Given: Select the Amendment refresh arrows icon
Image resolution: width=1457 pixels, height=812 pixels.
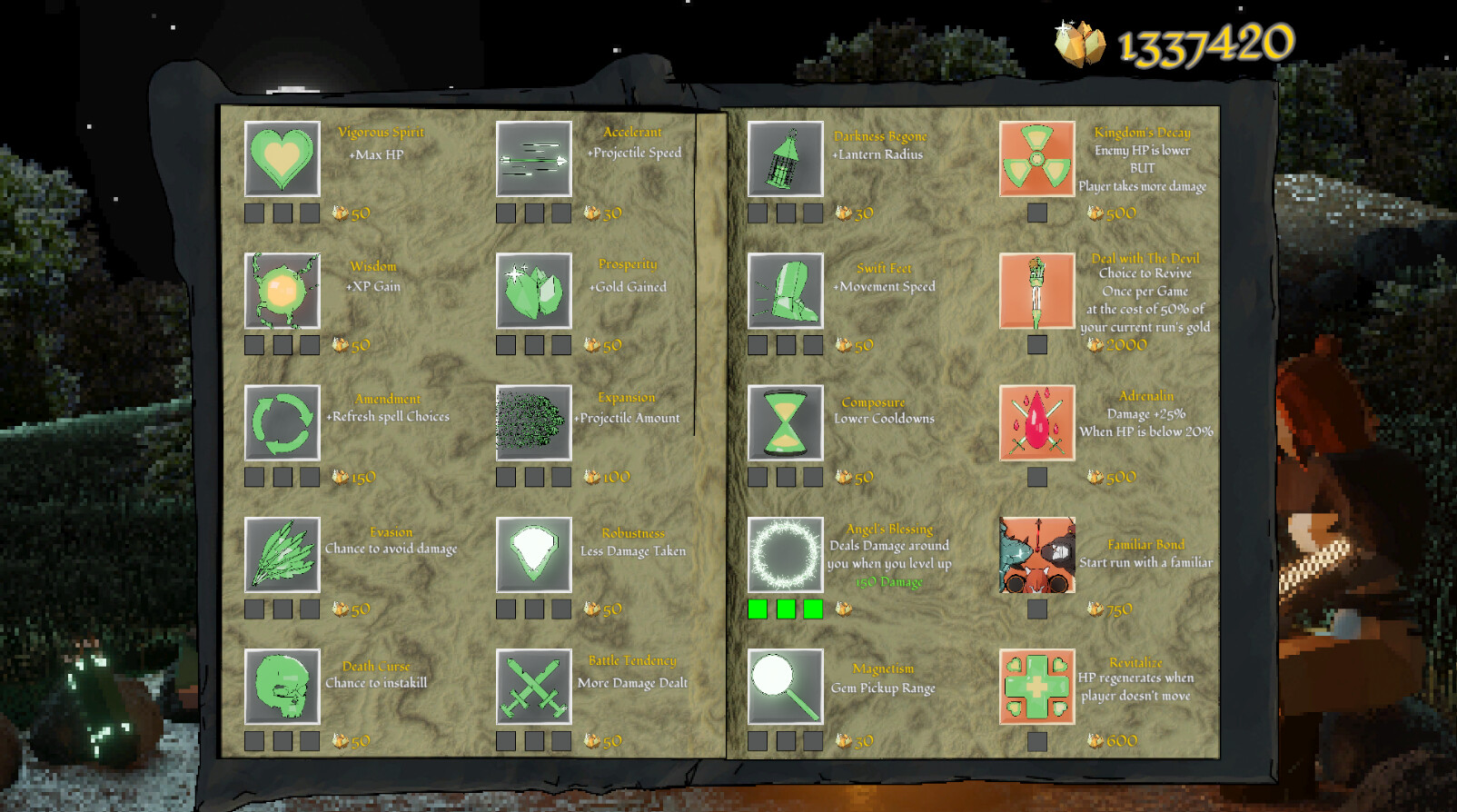Looking at the screenshot, I should click(282, 424).
